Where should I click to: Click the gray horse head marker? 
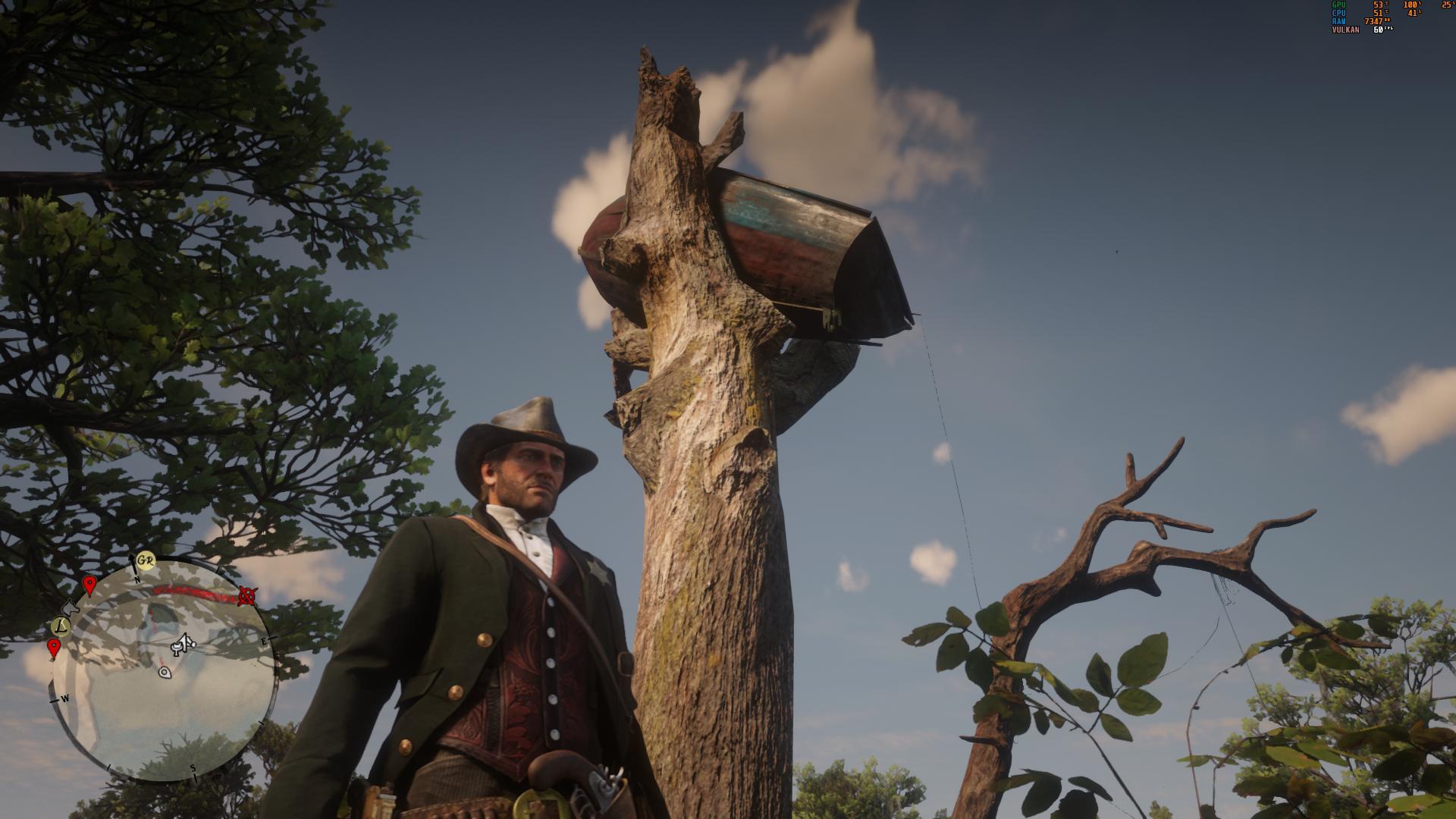pyautogui.click(x=71, y=607)
